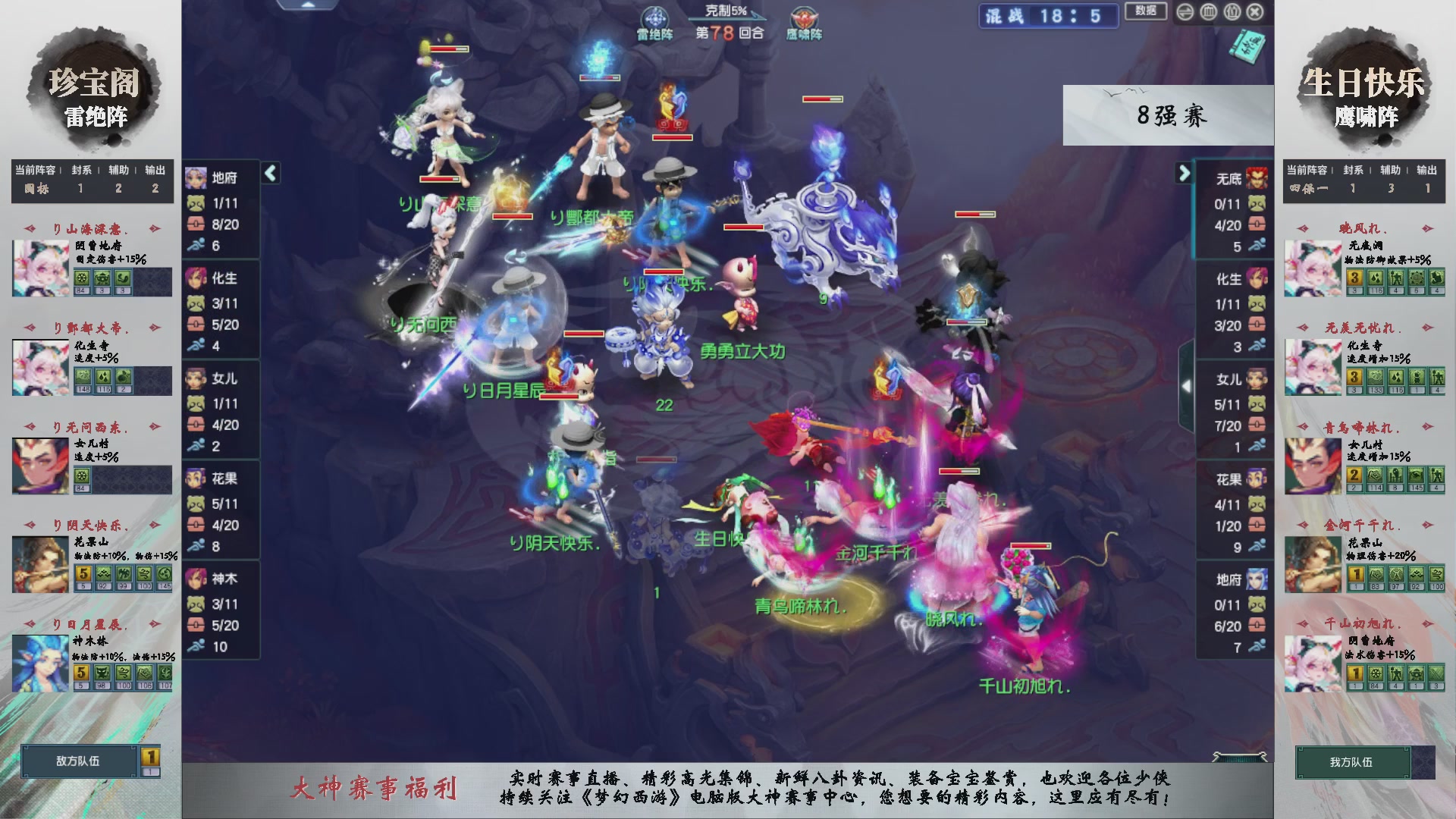This screenshot has height=819, width=1456.
Task: Click the 地府 school portrait icon in left panel
Action: [196, 179]
